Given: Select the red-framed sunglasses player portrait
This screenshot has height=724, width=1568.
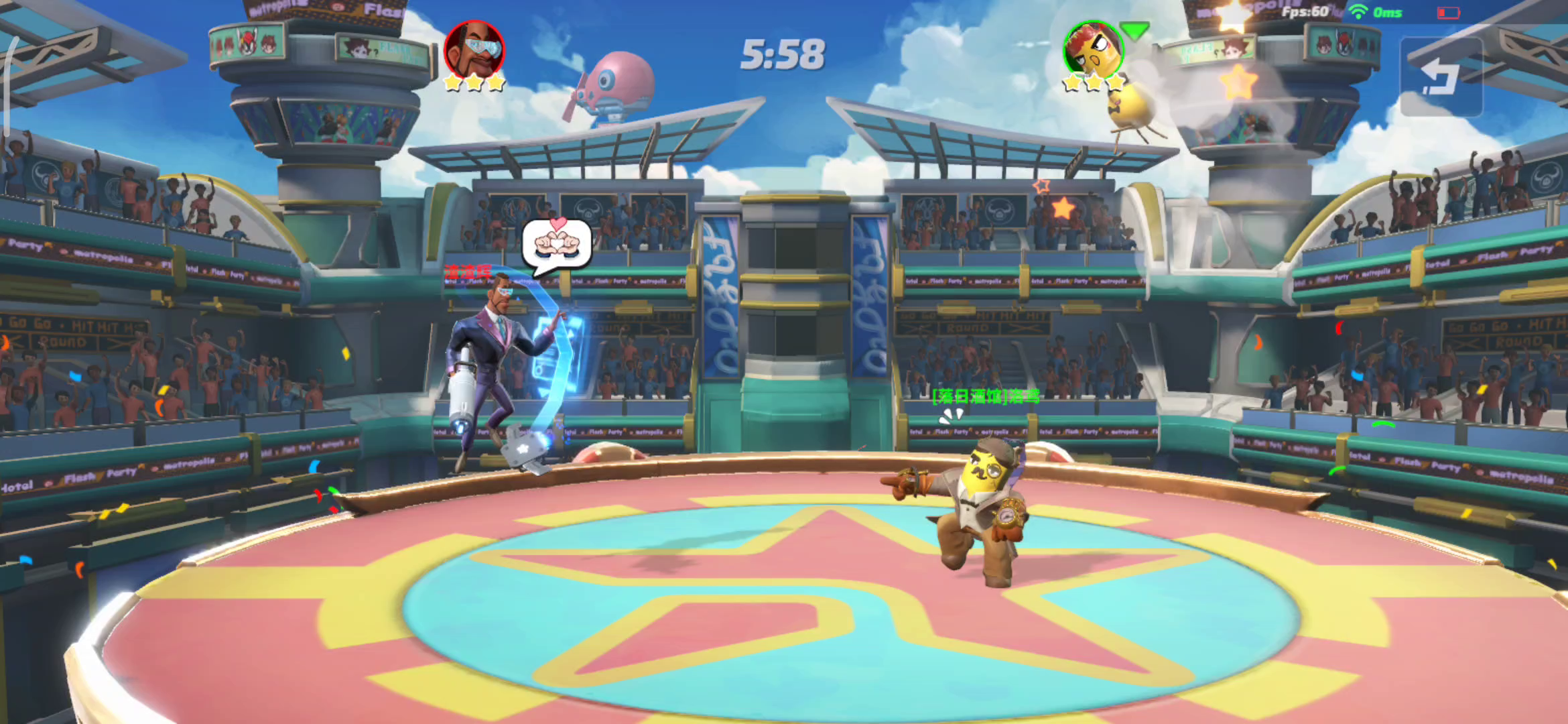Looking at the screenshot, I should tap(474, 49).
